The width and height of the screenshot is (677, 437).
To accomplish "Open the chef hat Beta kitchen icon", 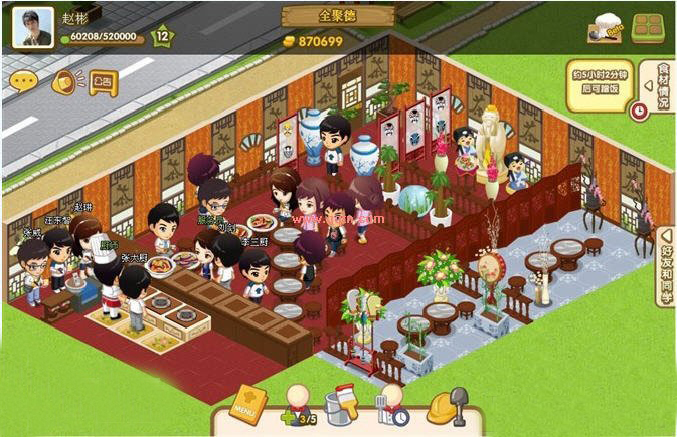I will coord(604,30).
